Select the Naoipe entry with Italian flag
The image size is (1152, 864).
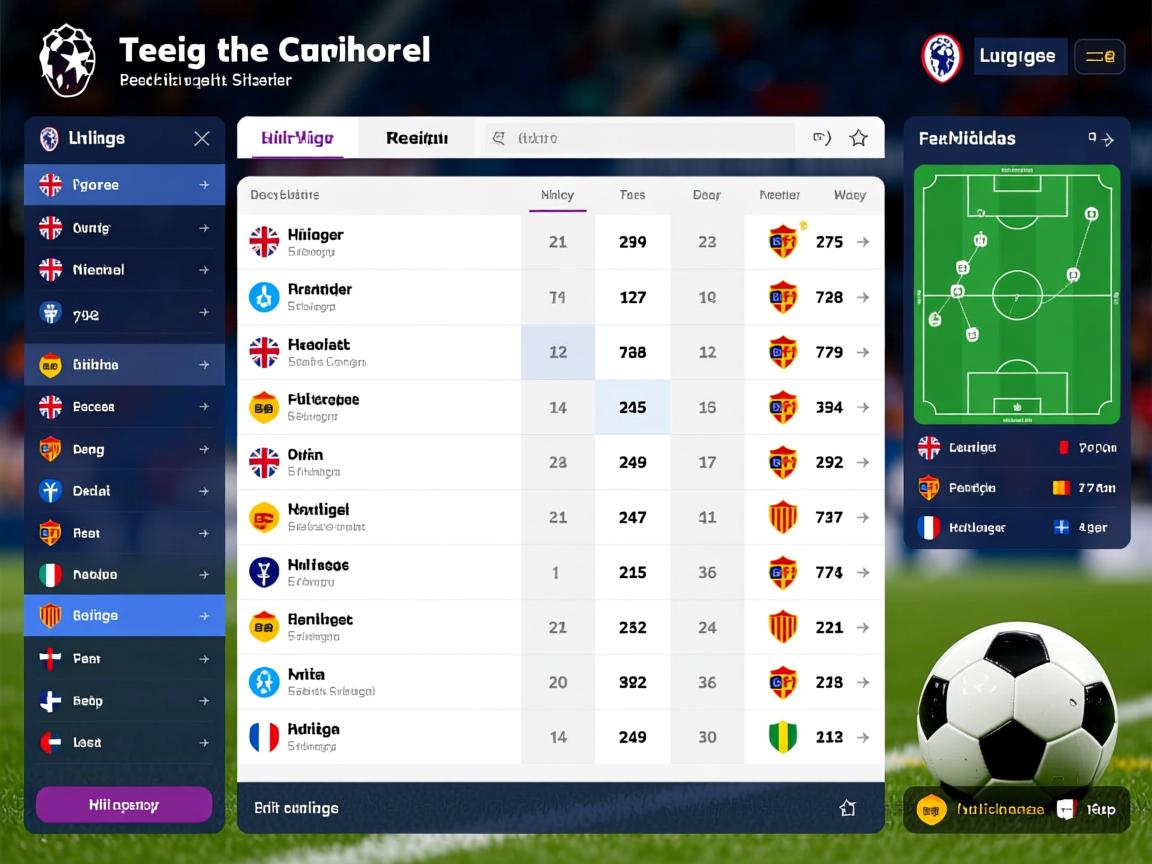124,575
